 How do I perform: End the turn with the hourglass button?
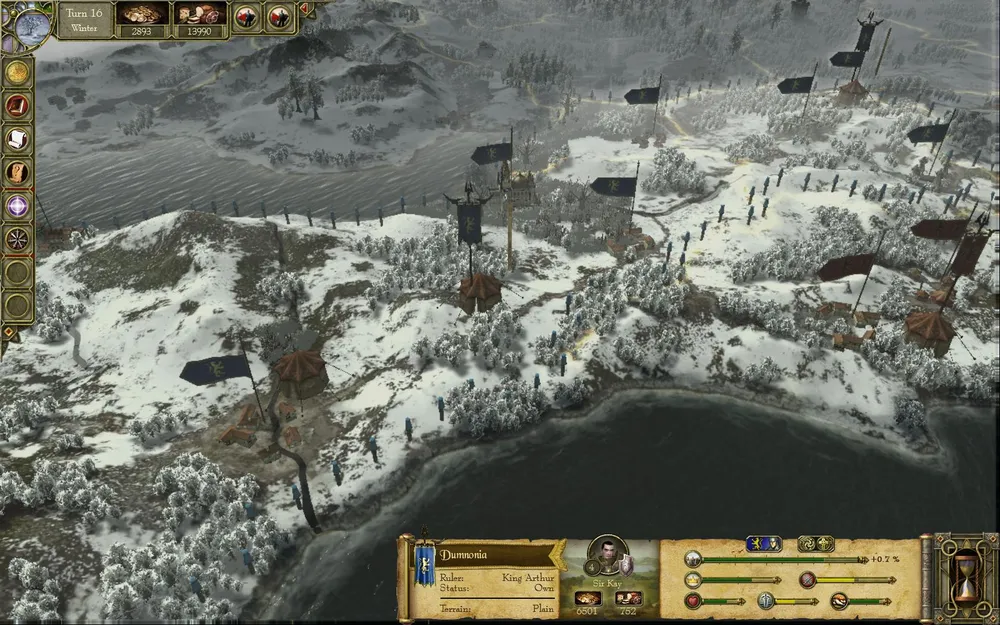tap(965, 580)
